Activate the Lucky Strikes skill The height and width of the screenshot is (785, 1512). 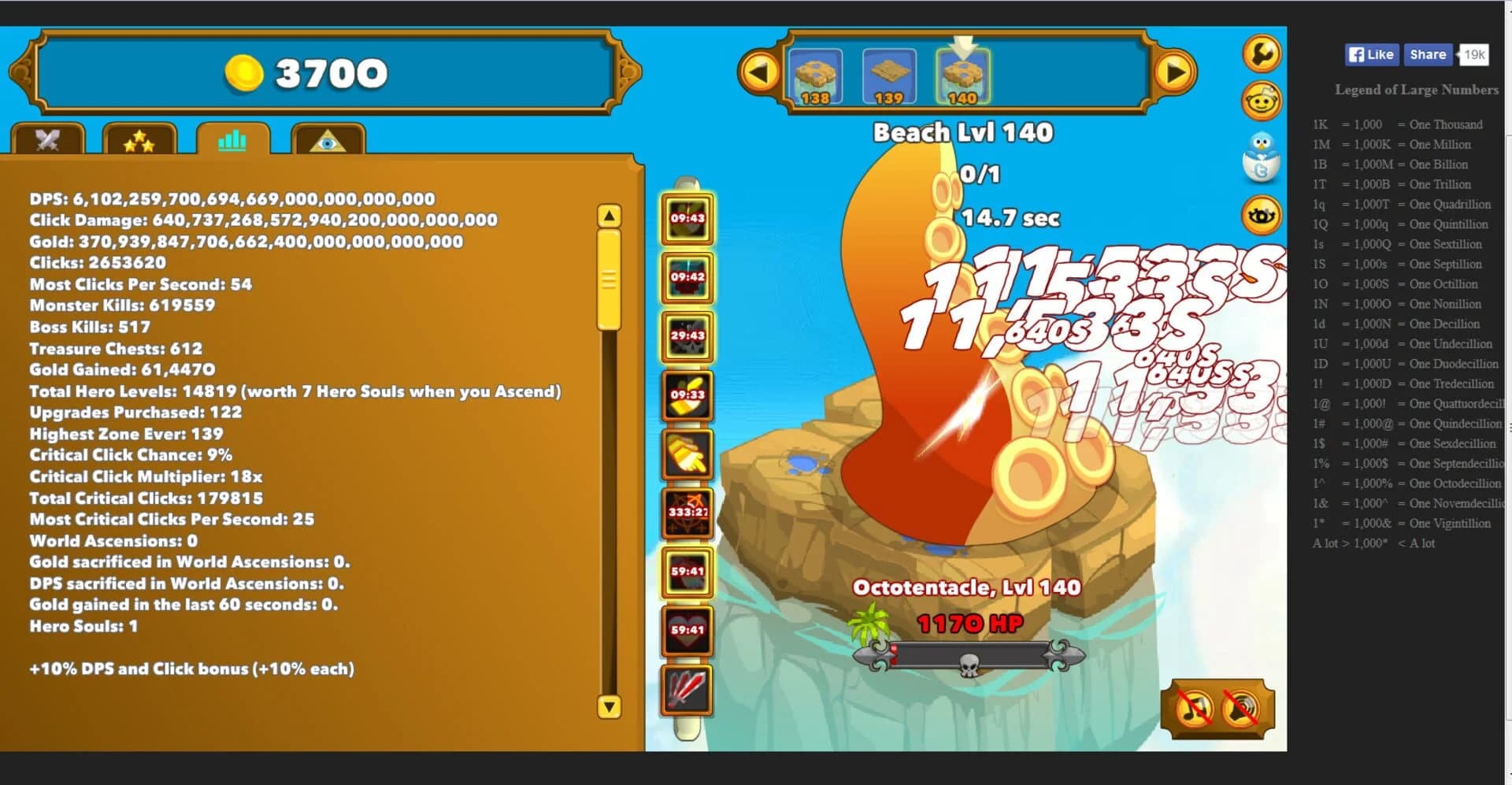[687, 338]
